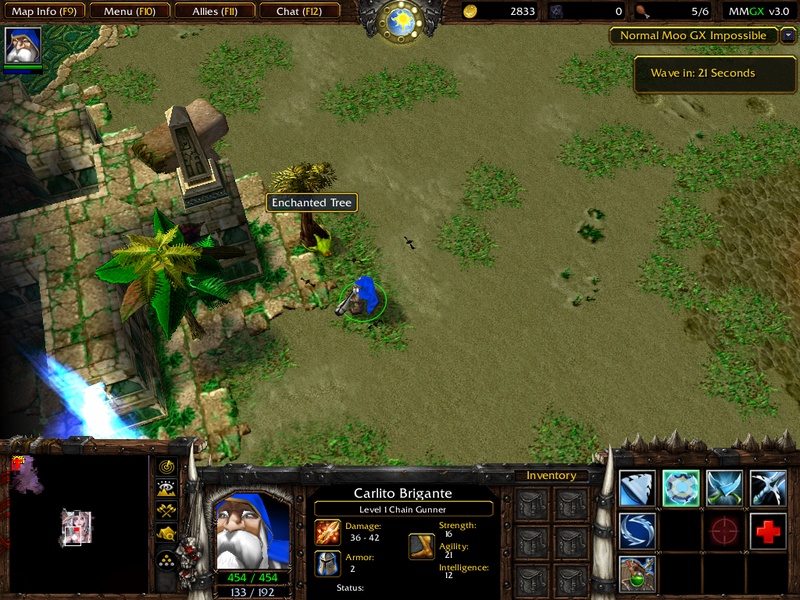The width and height of the screenshot is (800, 600).
Task: Activate the curved scythe blade ability
Action: (x=768, y=487)
